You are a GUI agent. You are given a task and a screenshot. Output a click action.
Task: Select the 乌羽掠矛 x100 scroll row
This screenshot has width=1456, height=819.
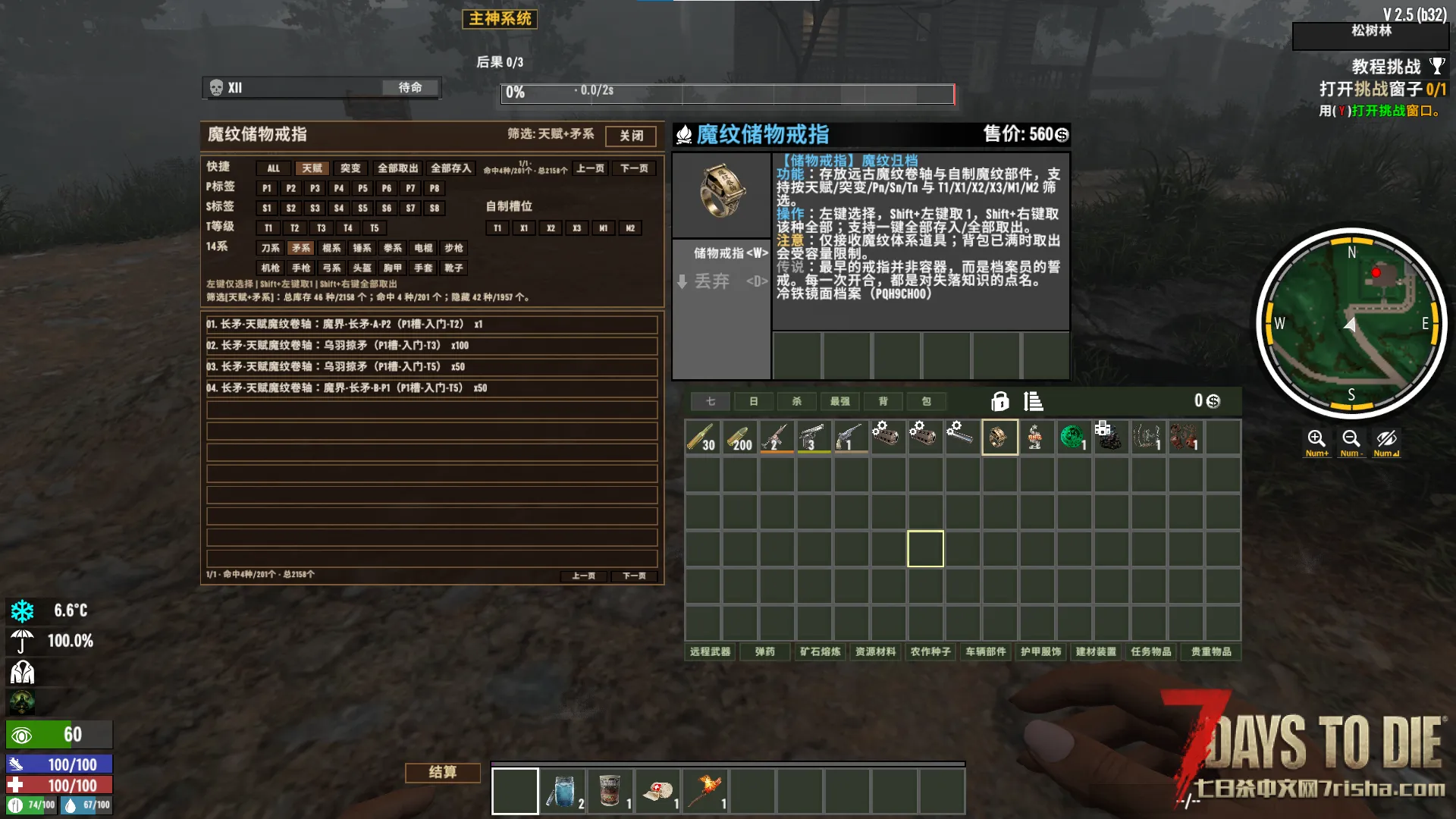[431, 346]
